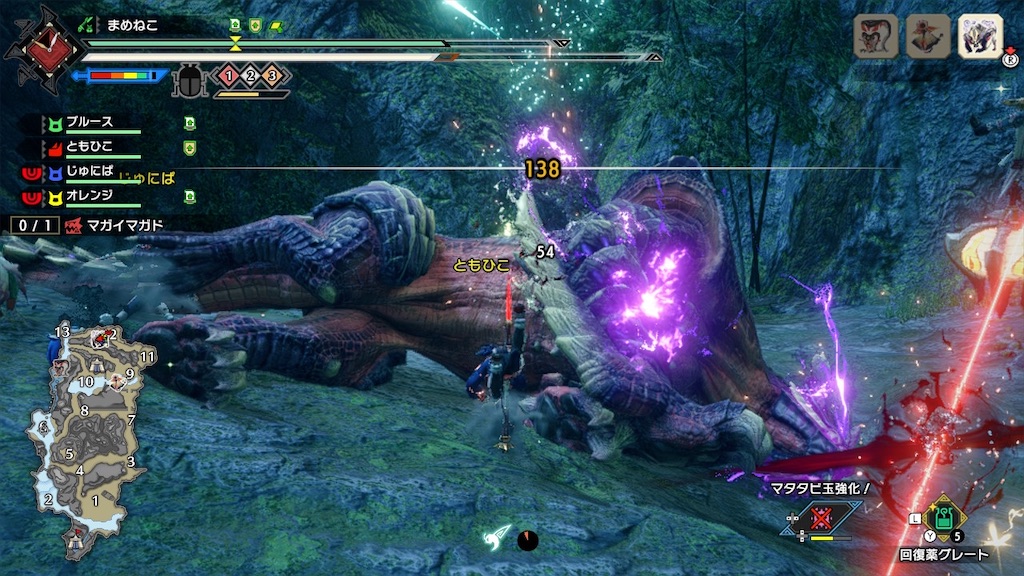The width and height of the screenshot is (1024, 576).
Task: Select the orange extract diamond numbered 3
Action: point(271,74)
